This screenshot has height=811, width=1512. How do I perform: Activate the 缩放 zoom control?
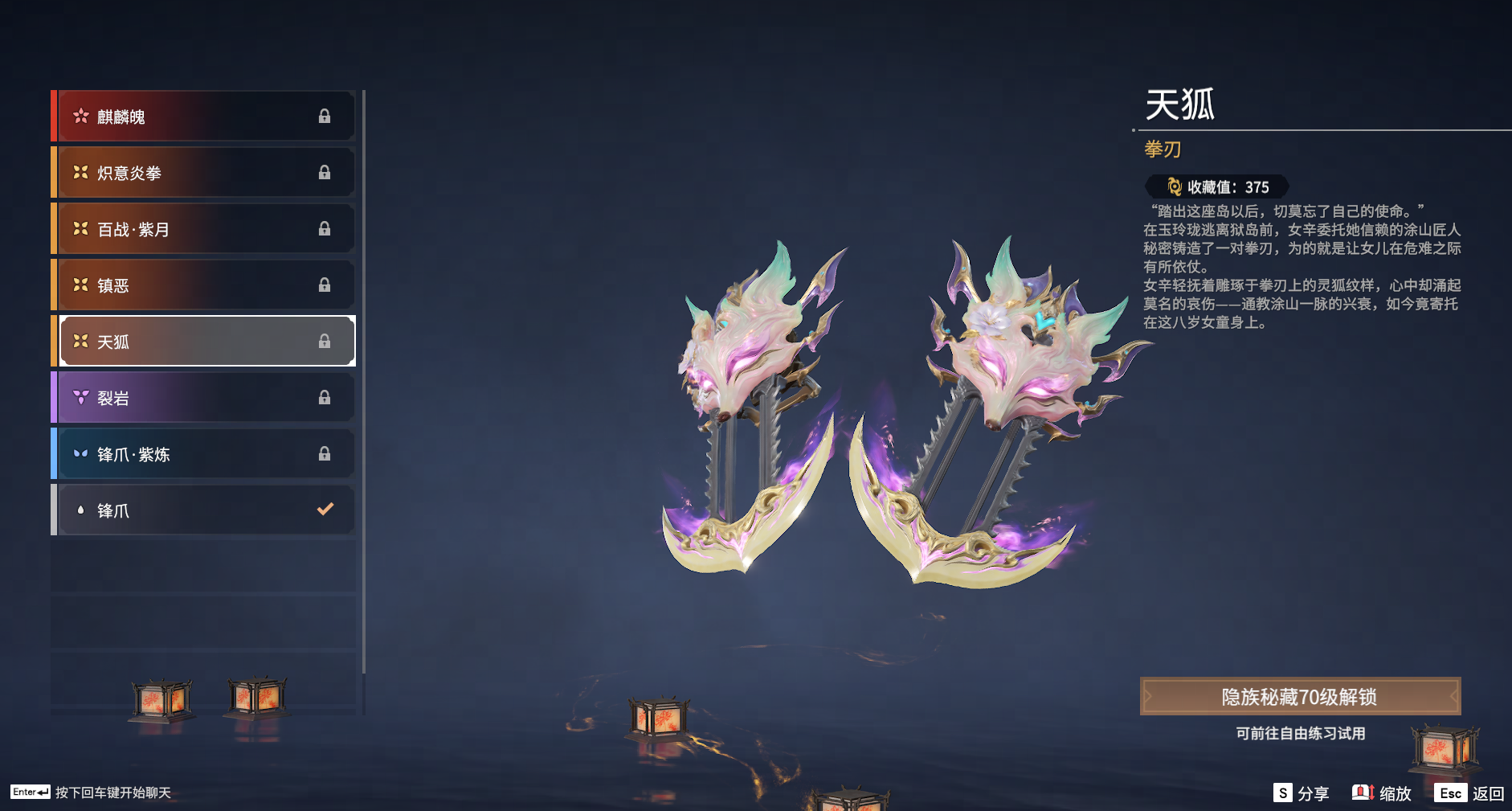(1382, 793)
